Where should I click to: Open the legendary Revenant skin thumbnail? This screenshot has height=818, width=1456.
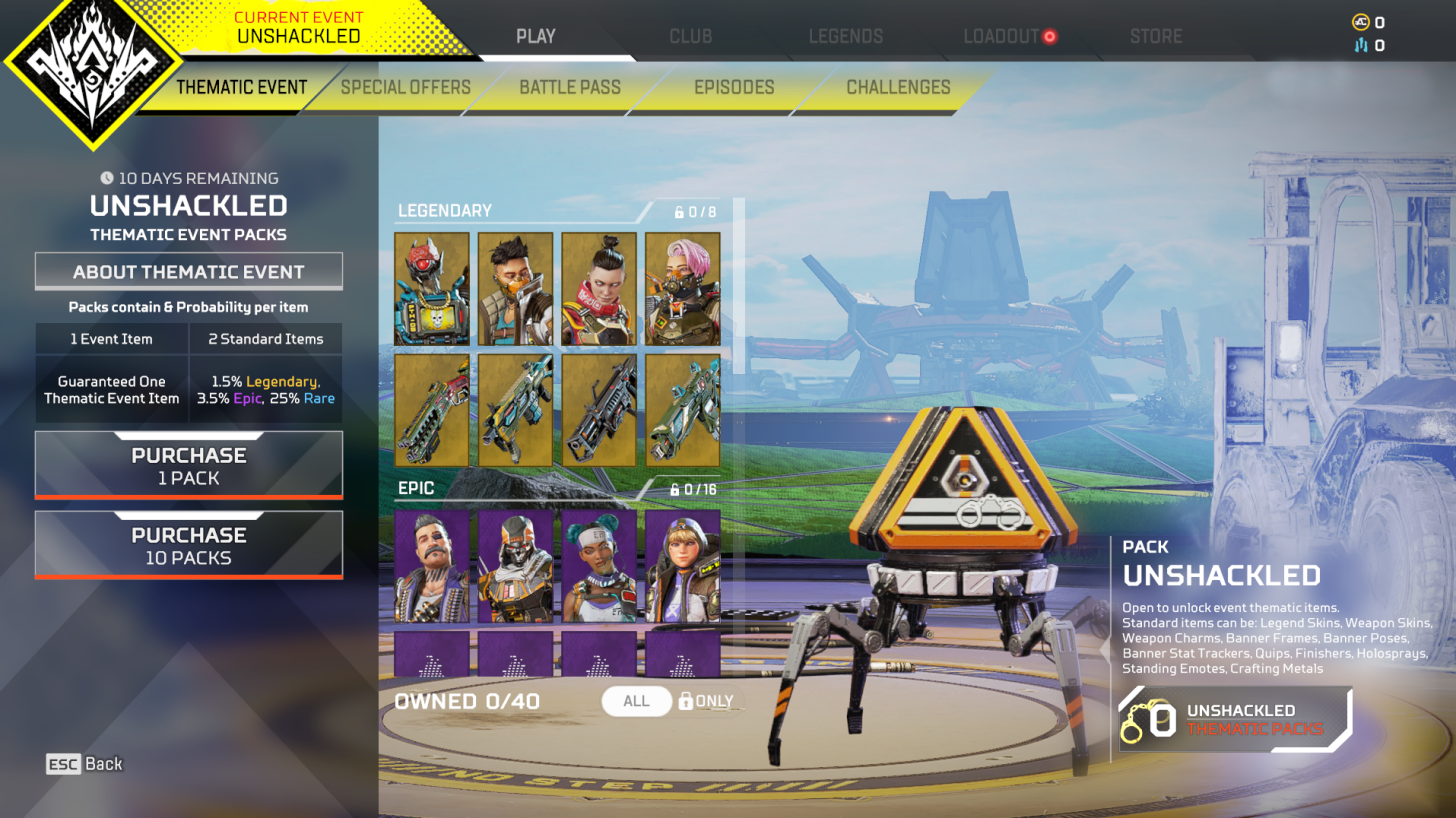point(431,287)
